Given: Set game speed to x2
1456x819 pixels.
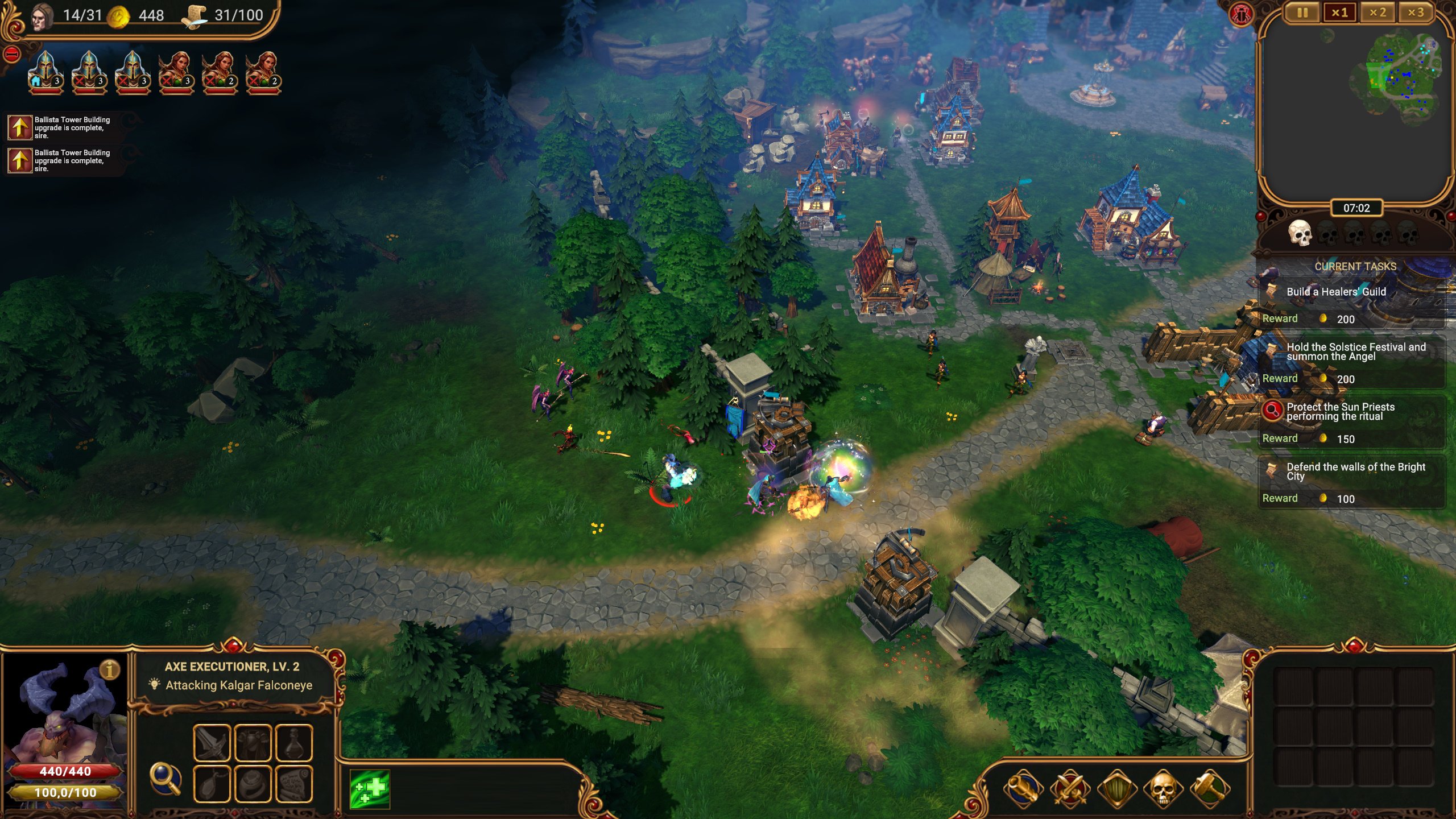Looking at the screenshot, I should pos(1378,13).
